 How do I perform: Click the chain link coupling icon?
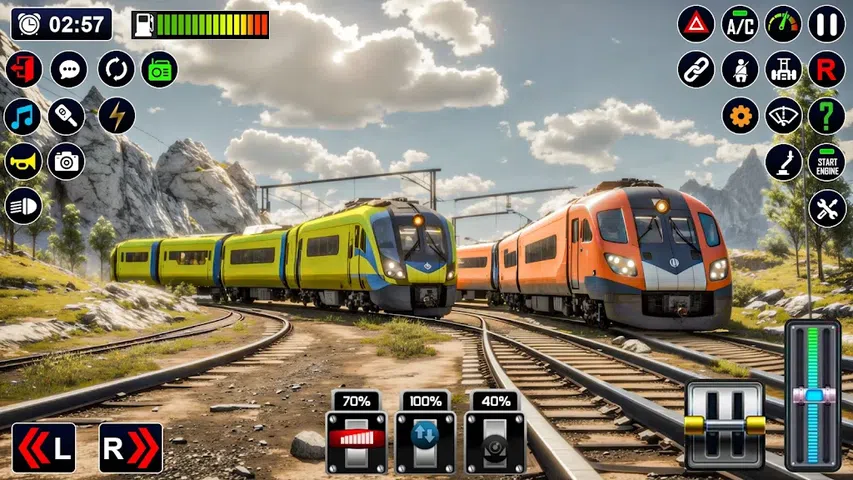[x=696, y=70]
